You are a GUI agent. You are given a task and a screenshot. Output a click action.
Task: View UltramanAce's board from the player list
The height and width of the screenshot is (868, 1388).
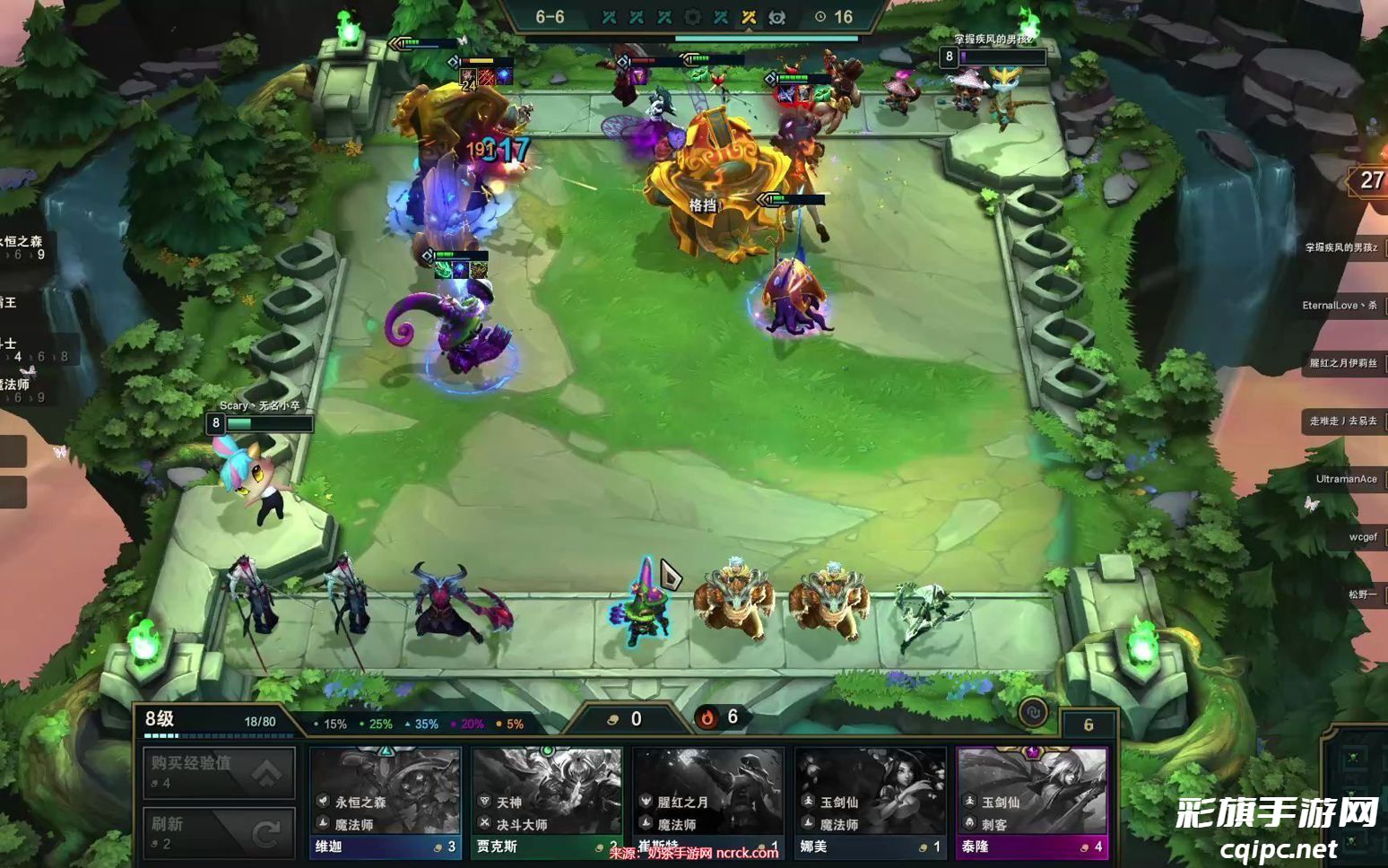click(1346, 479)
